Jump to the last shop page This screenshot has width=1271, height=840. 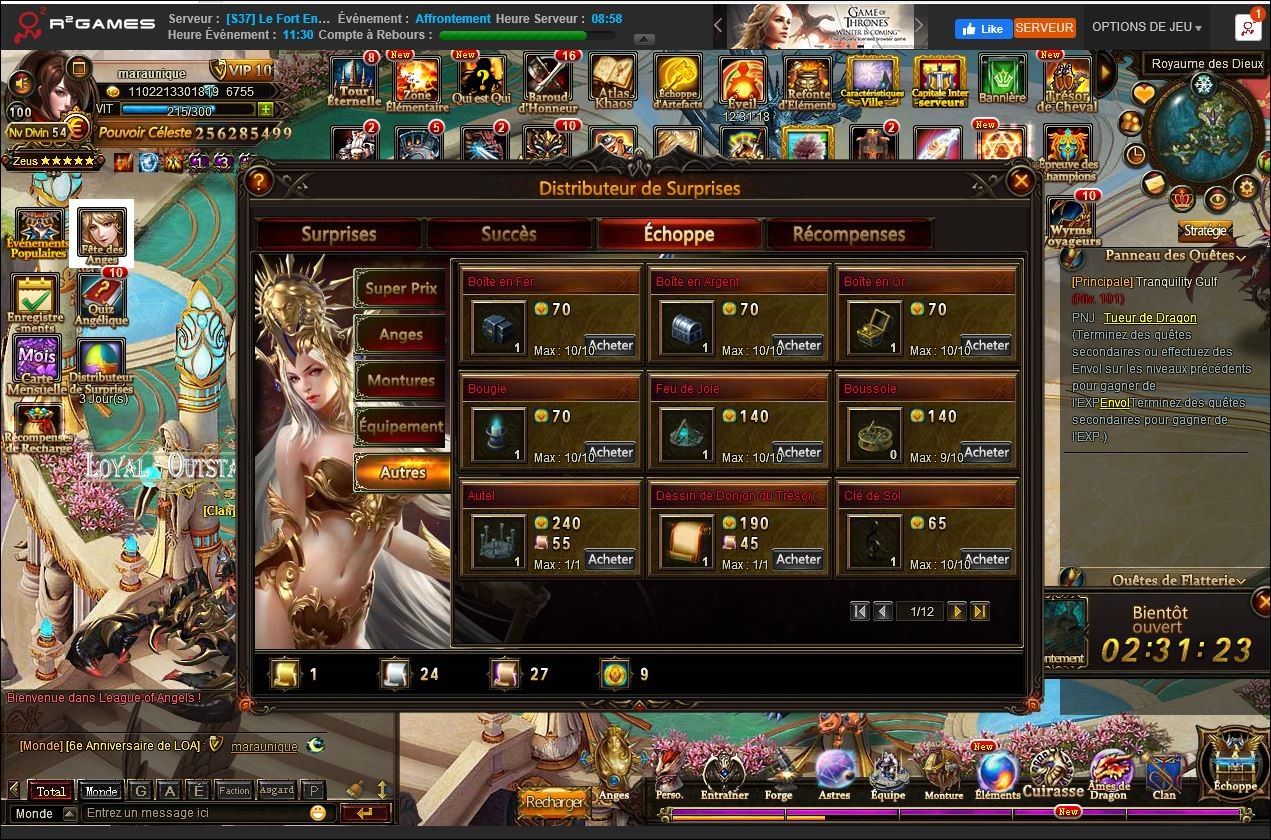coord(980,611)
